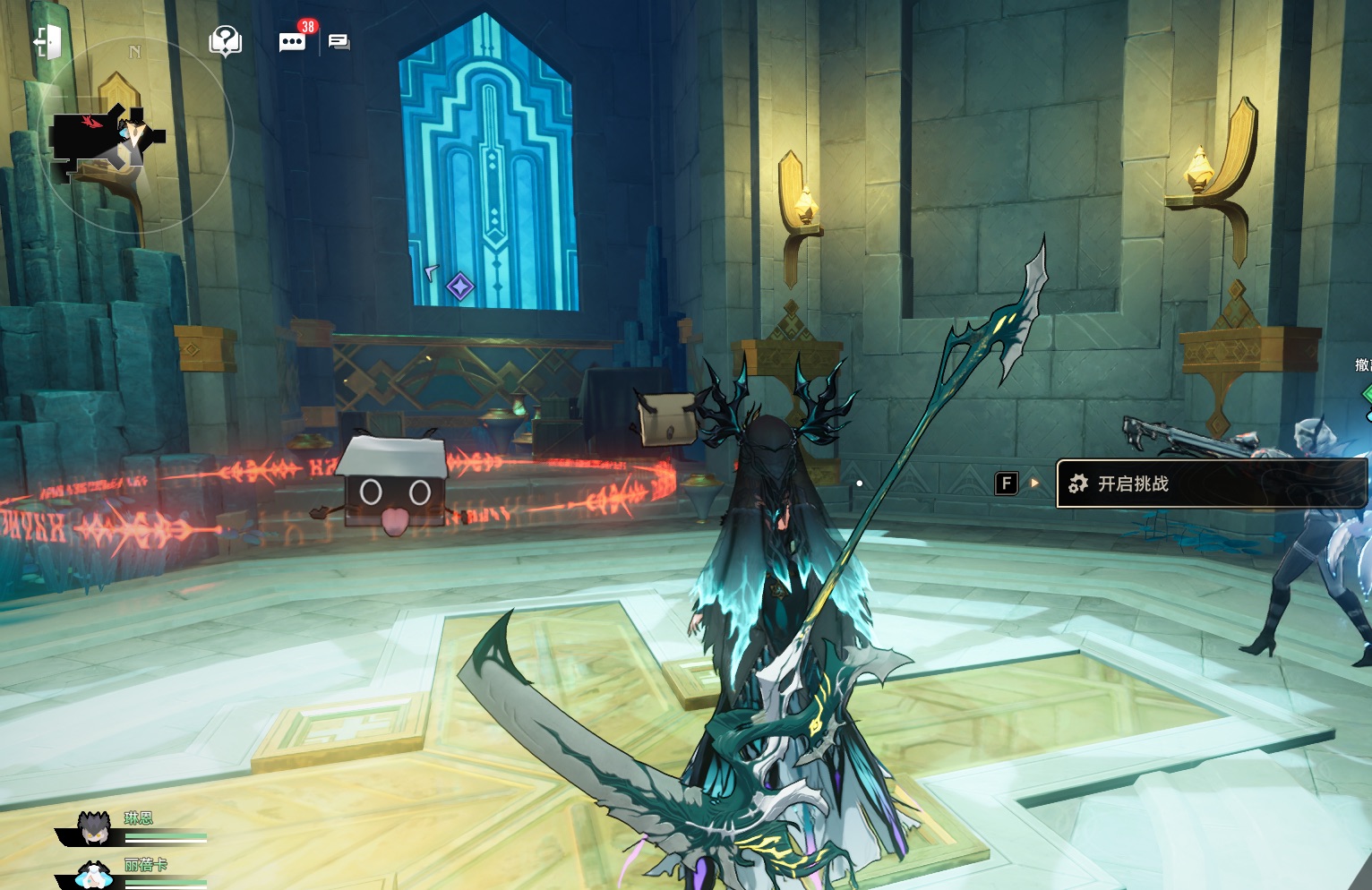Select party member 丽蓓卡 portrait

(93, 875)
